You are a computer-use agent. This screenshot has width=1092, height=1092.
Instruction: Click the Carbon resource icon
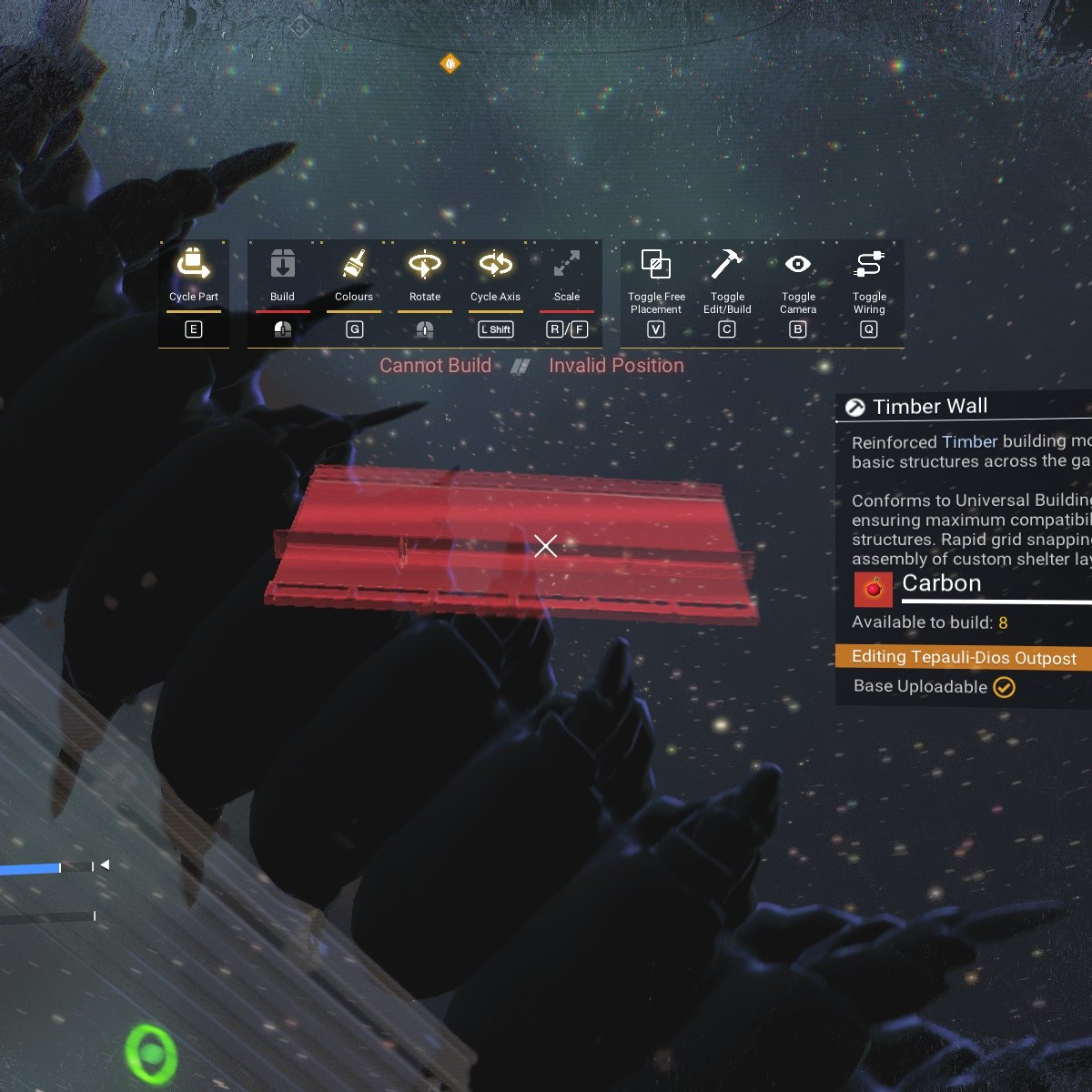(874, 589)
